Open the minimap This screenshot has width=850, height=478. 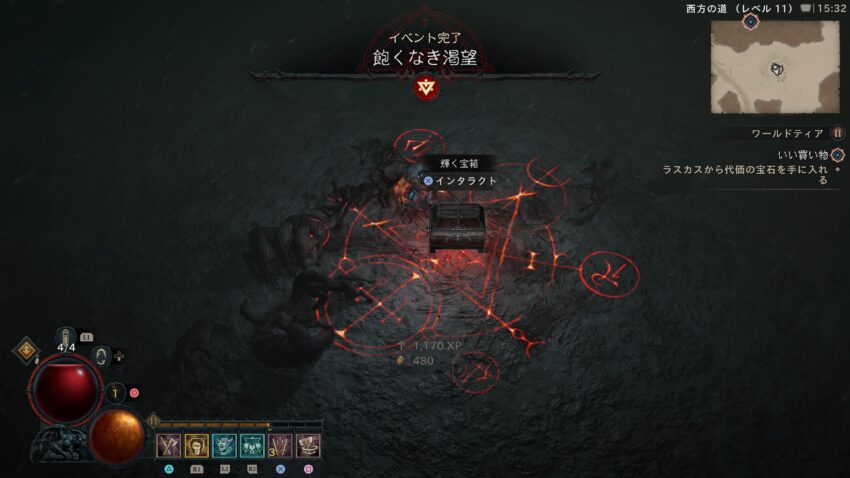[775, 66]
